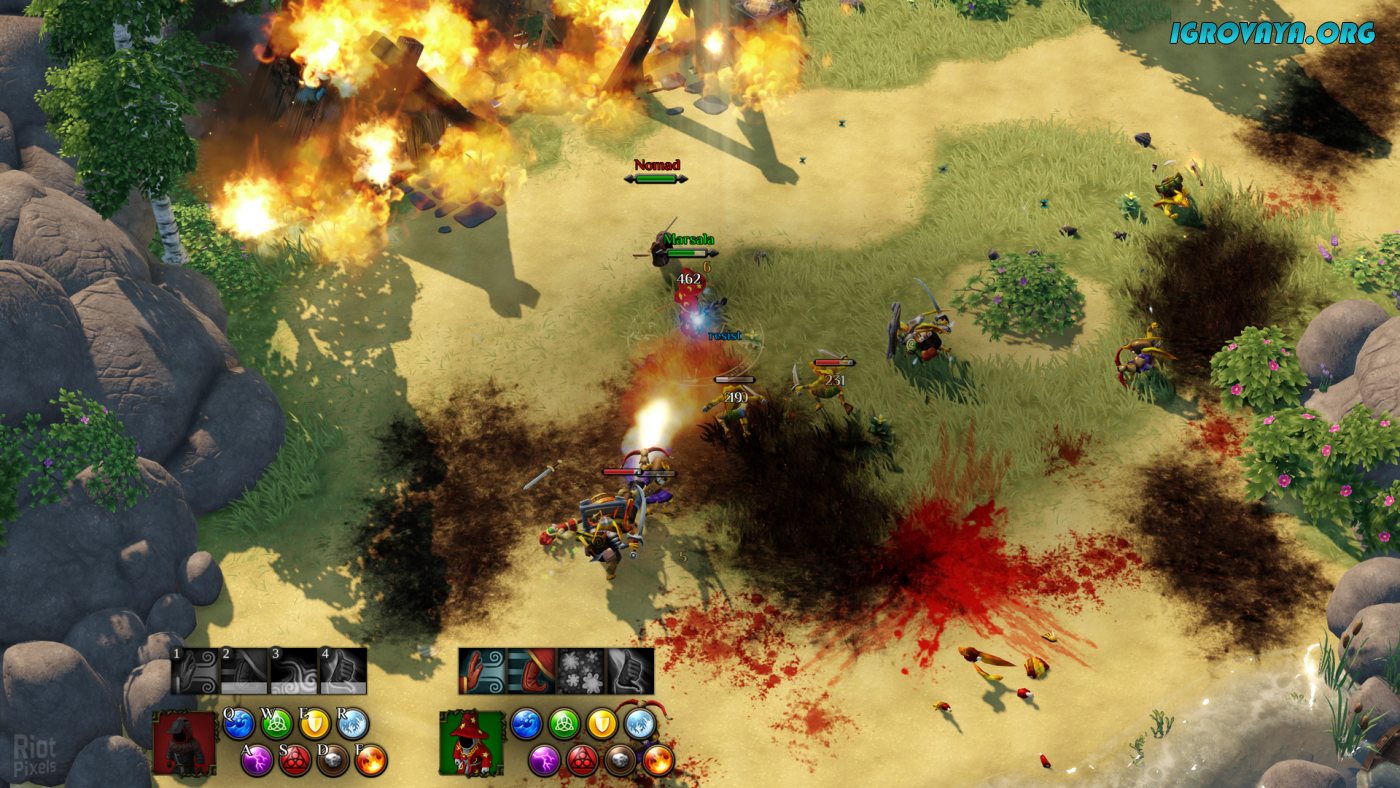Viewport: 1400px width, 788px height.
Task: Select the red-robed wizard portrait on green
Action: 471,743
